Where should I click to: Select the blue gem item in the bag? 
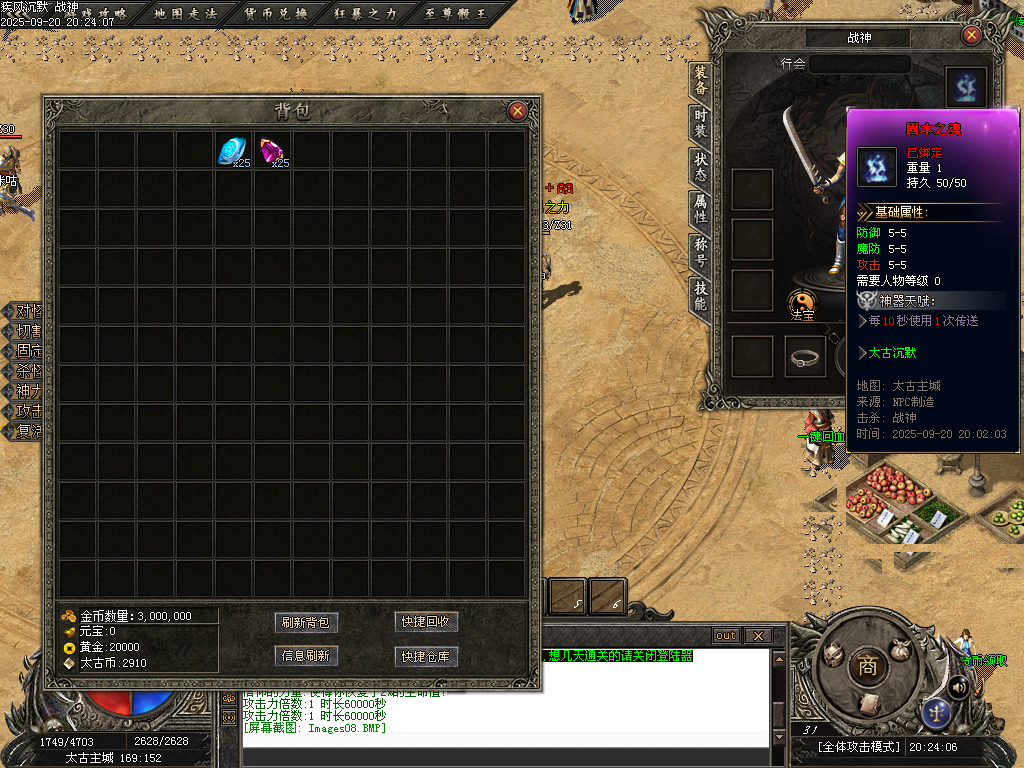(234, 151)
